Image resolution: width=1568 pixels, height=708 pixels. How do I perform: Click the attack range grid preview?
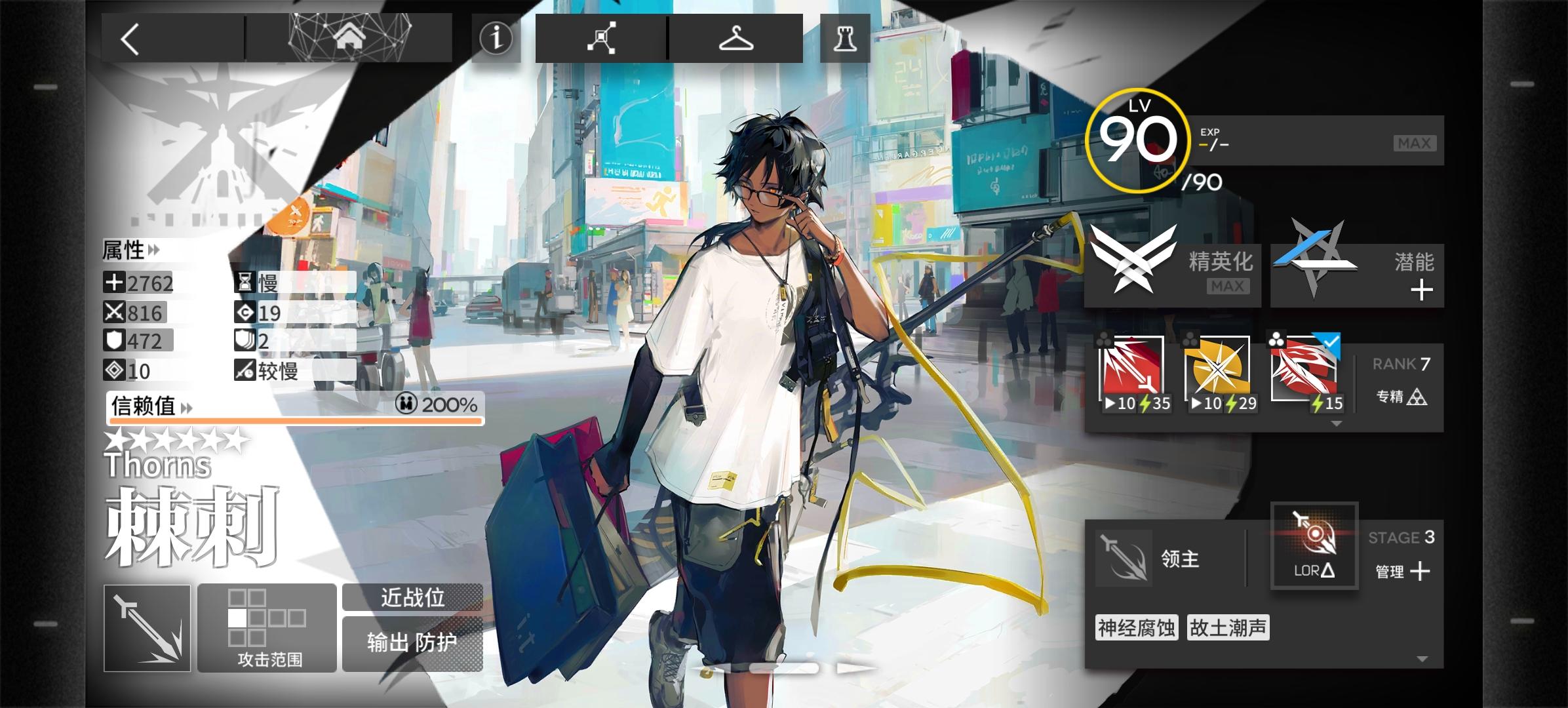point(266,616)
